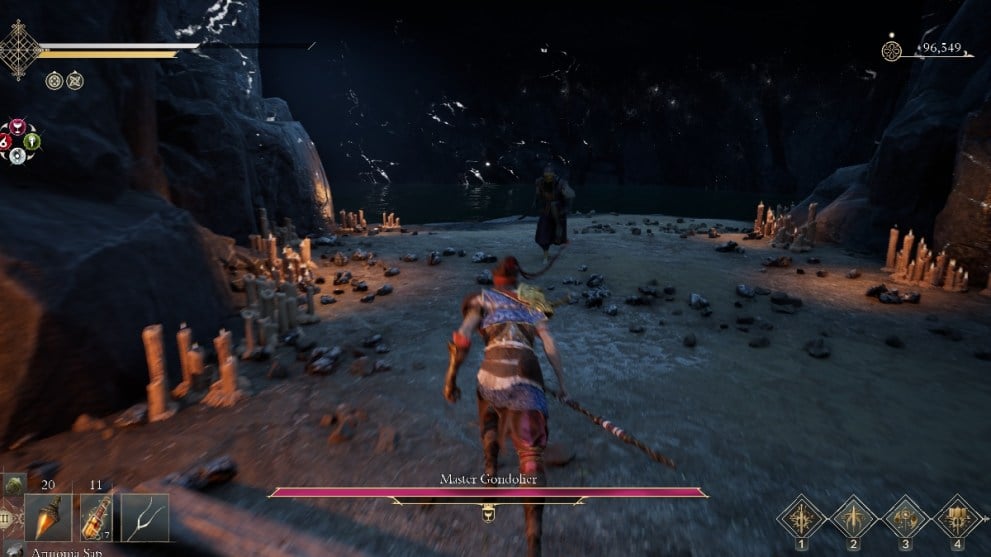Click the pinwheel circular status icon
Image resolution: width=991 pixels, height=557 pixels.
coord(75,80)
